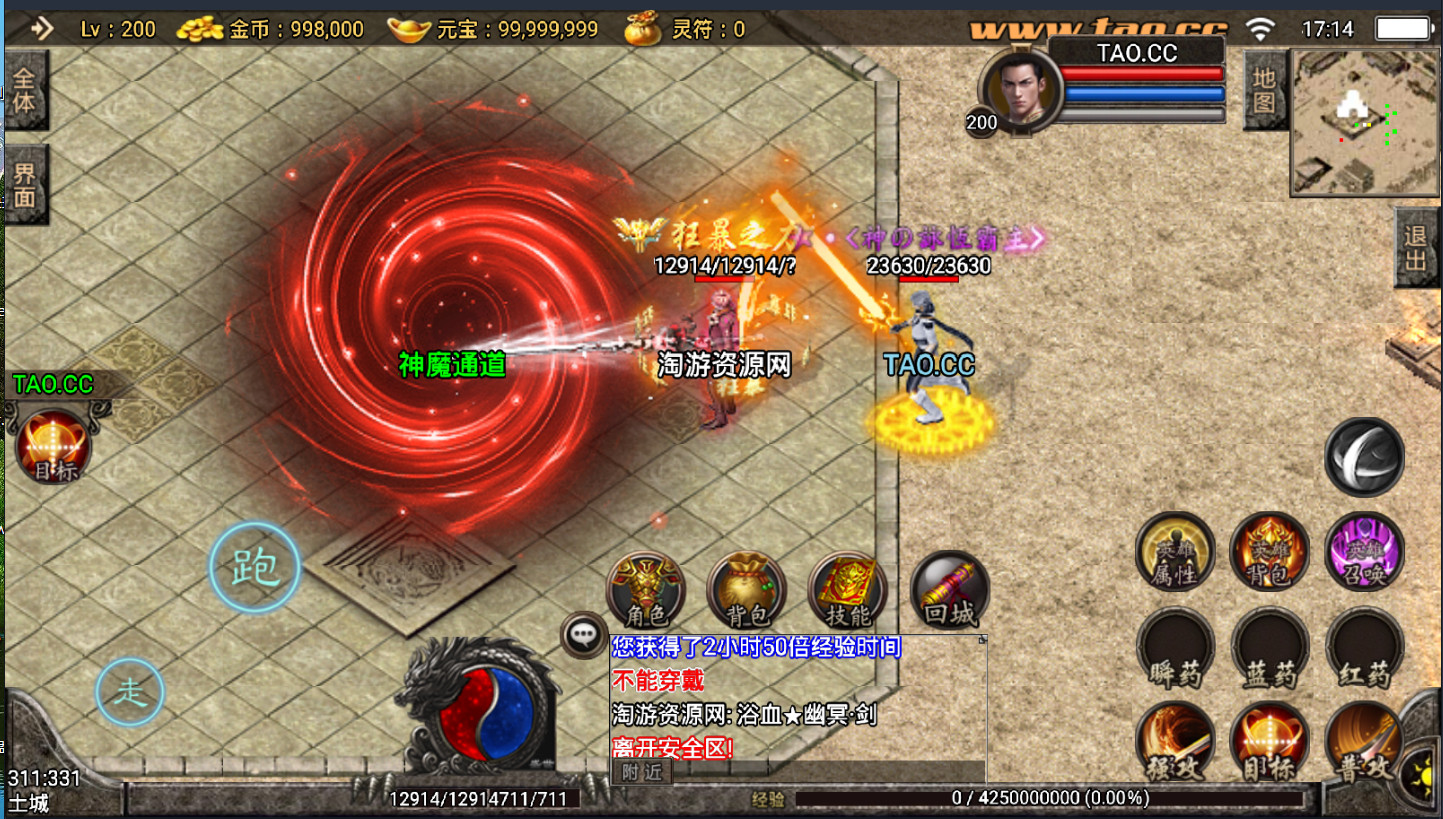Activate the 强攻 strong attack skill
This screenshot has height=819, width=1443.
[1175, 742]
